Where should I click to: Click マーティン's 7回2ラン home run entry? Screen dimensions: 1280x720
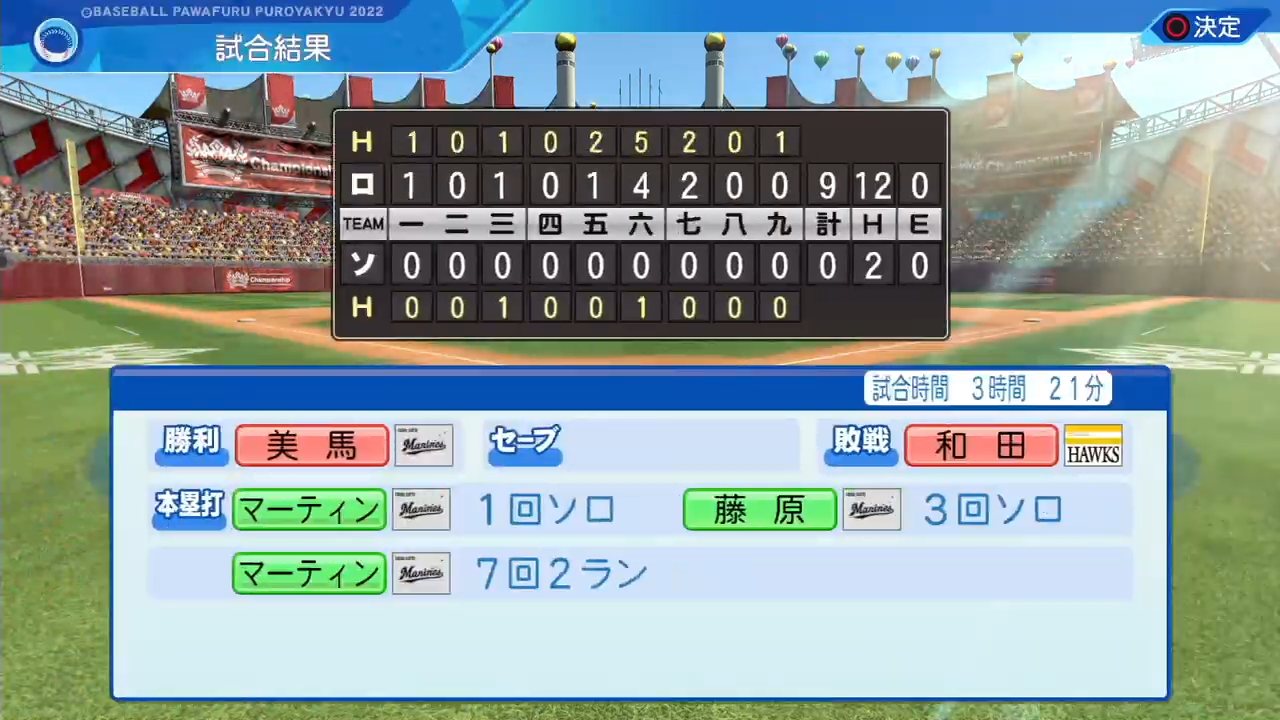coord(560,573)
